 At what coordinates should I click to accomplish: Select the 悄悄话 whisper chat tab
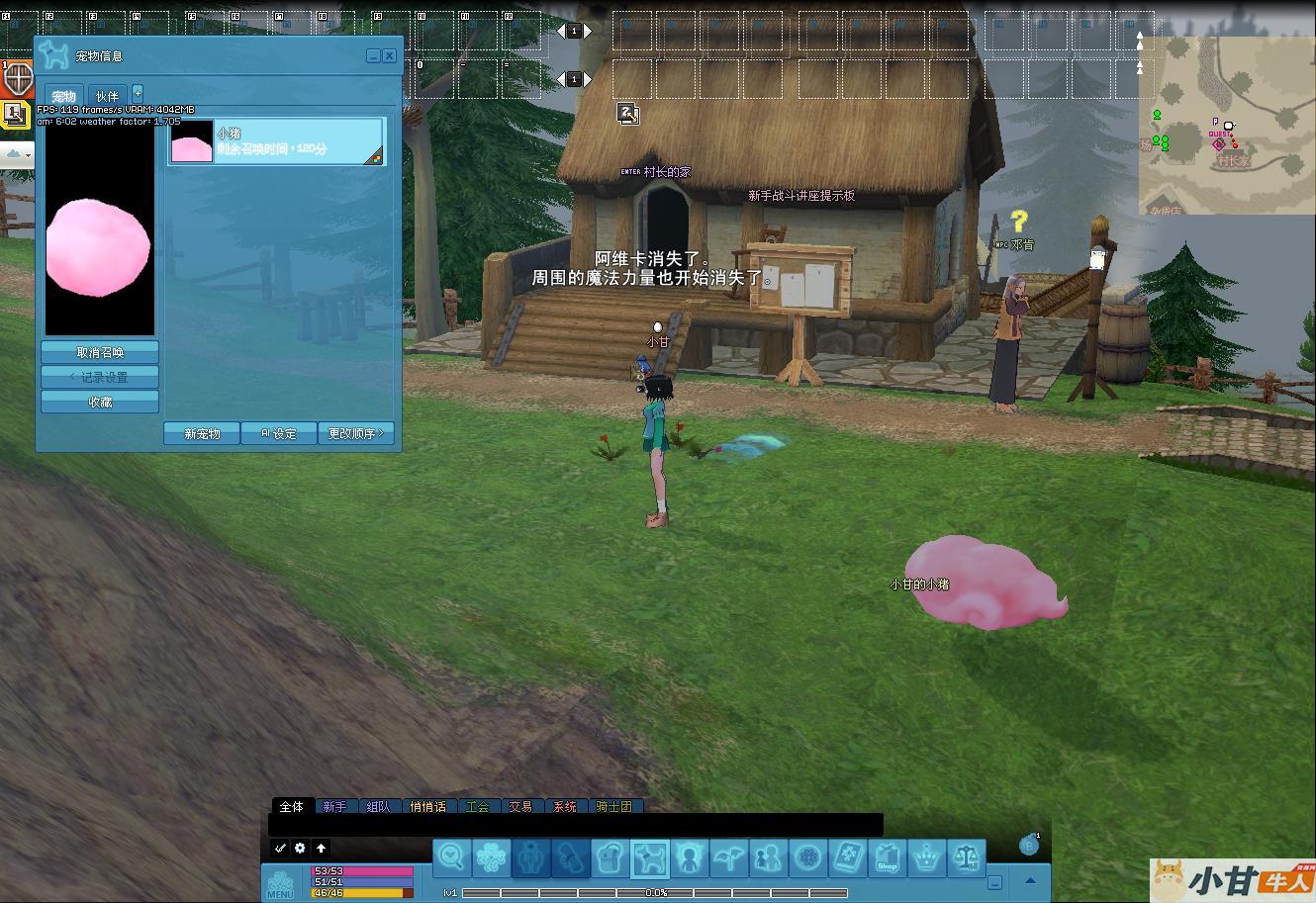pyautogui.click(x=427, y=807)
